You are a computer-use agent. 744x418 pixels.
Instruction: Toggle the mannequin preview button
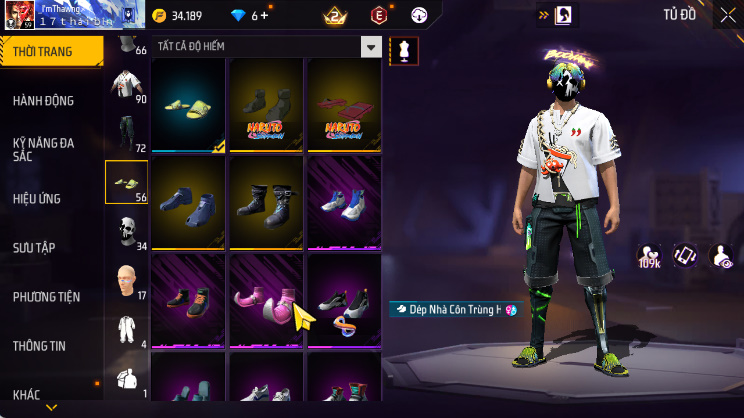(405, 50)
